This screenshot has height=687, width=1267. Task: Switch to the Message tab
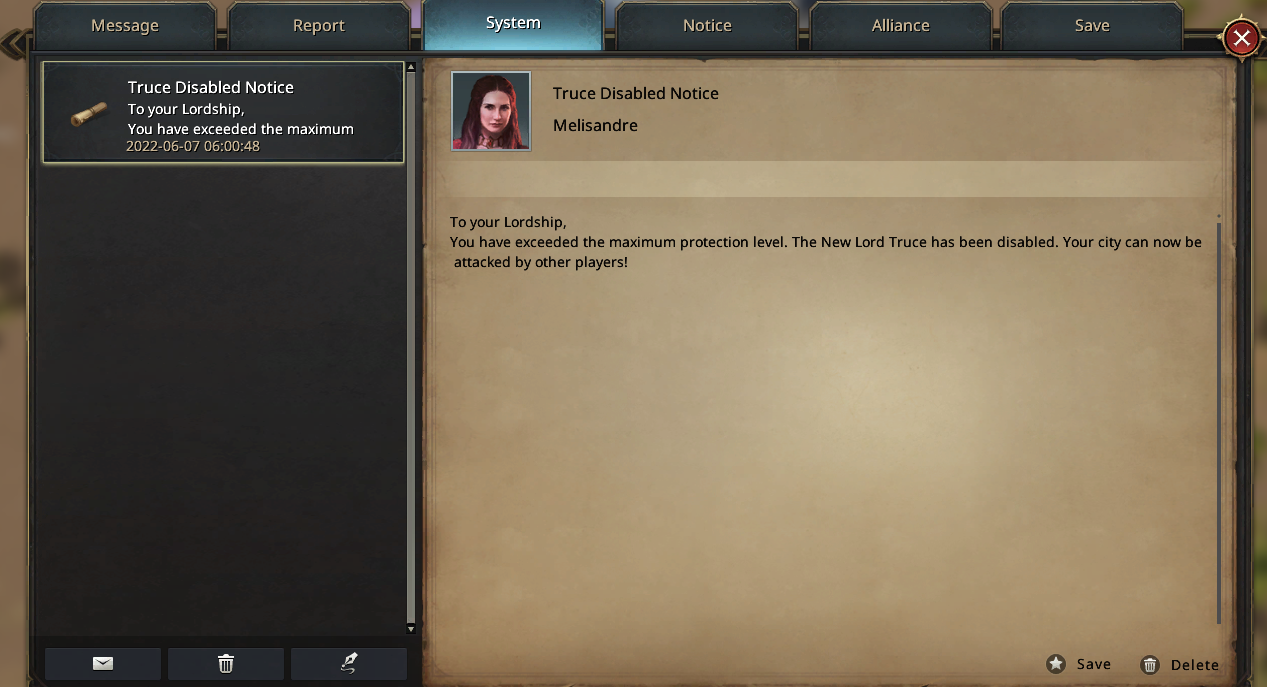click(125, 26)
